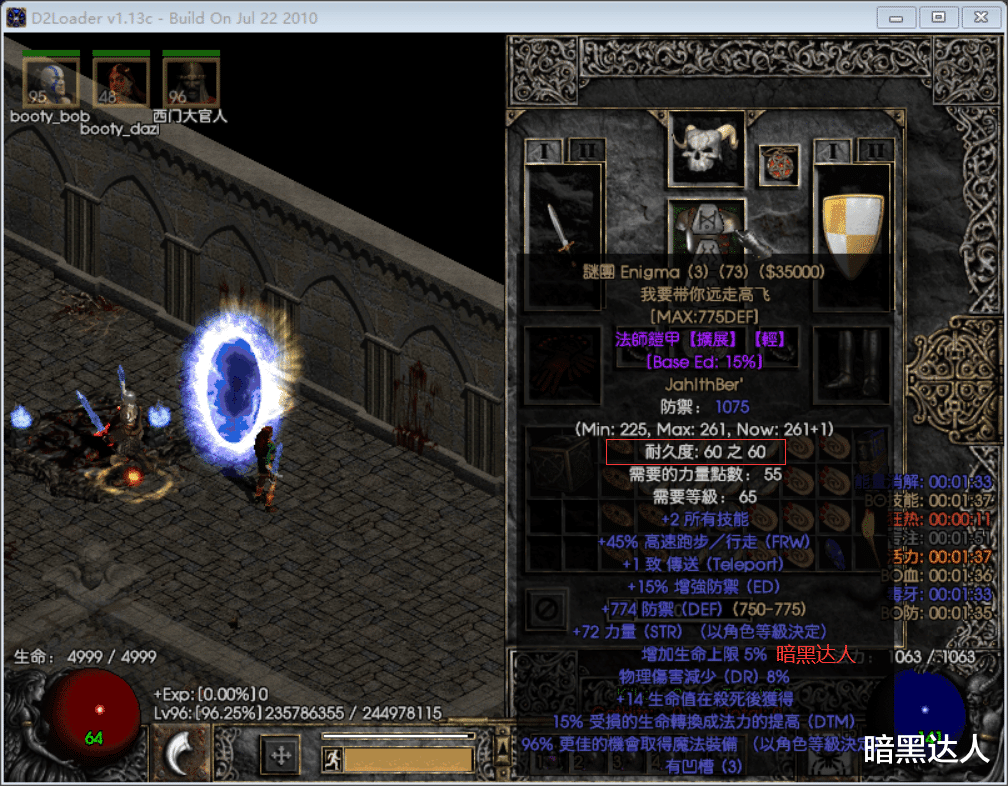Select the Enigma body armor slot
1008x786 pixels.
tap(707, 225)
